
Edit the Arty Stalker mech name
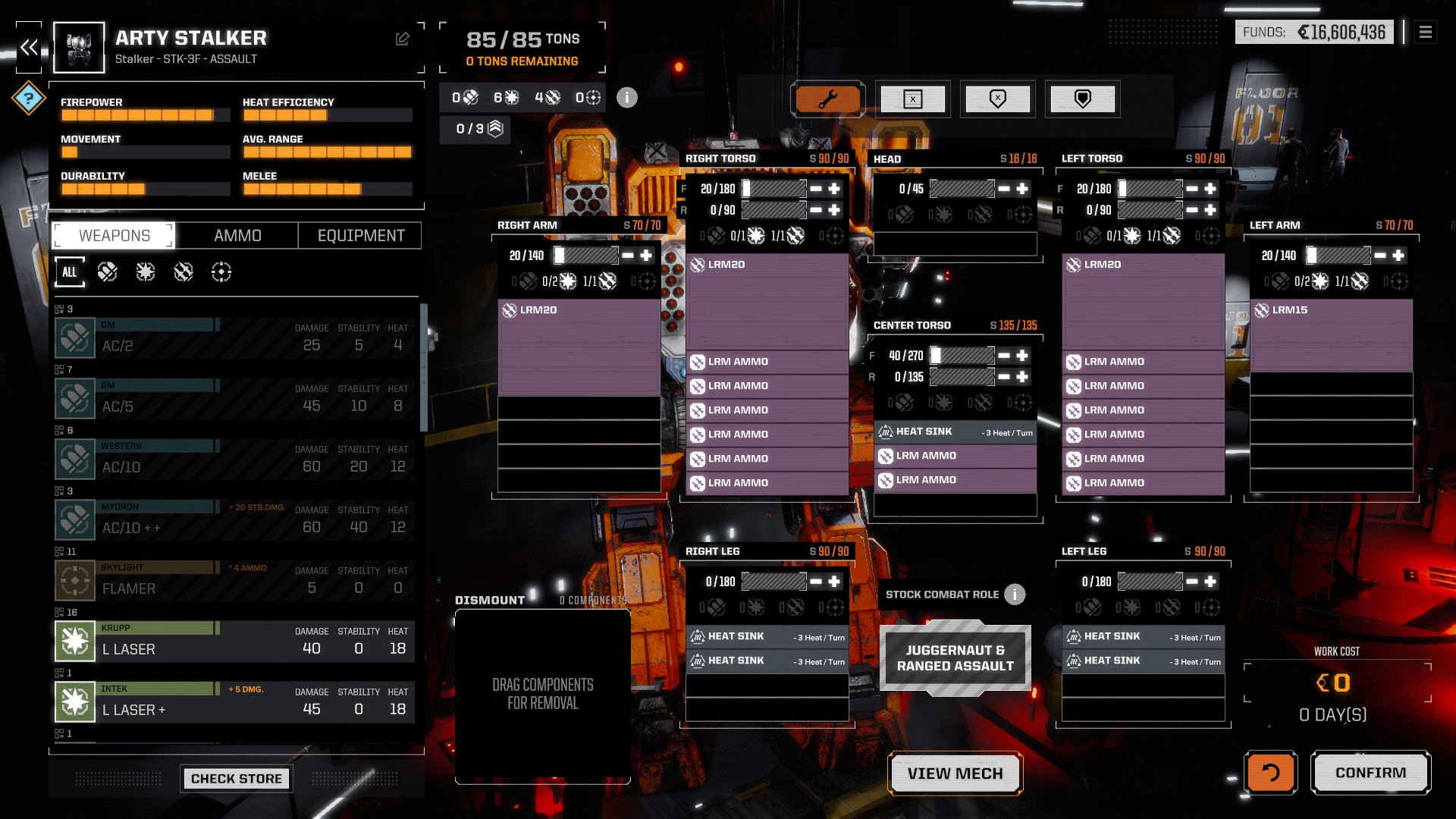click(x=403, y=39)
